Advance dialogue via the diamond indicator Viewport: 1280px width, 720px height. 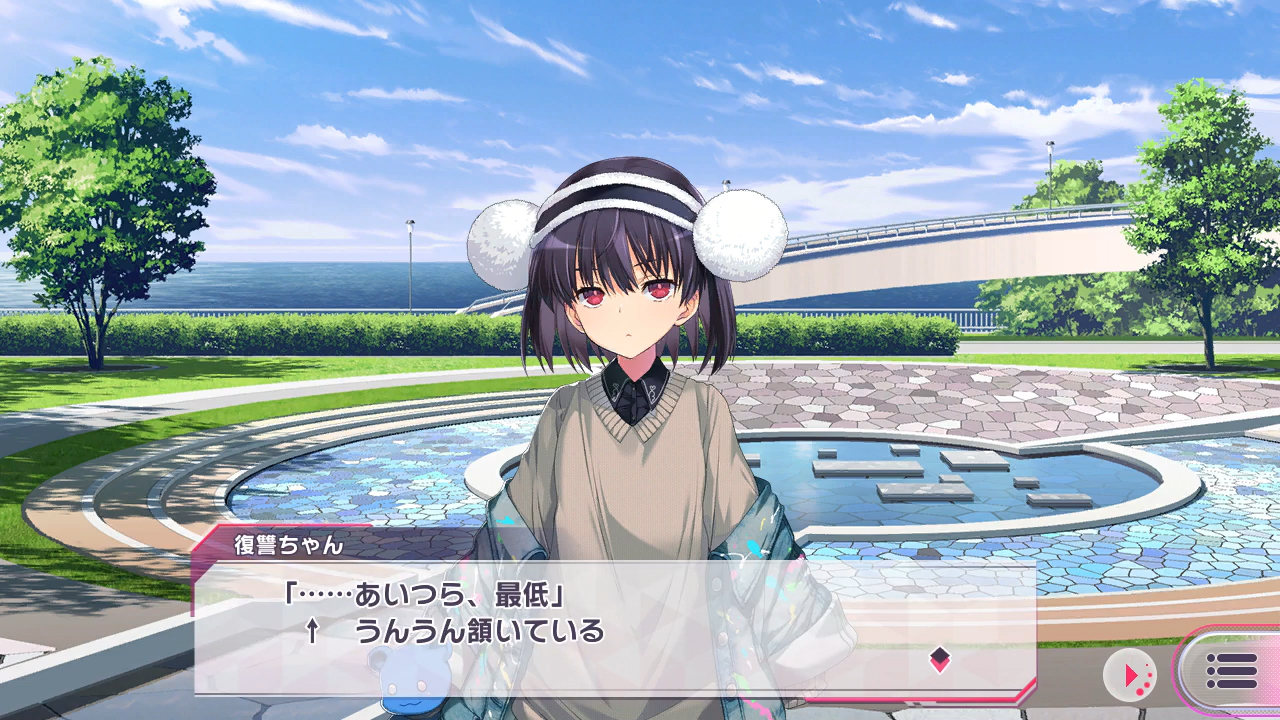939,658
